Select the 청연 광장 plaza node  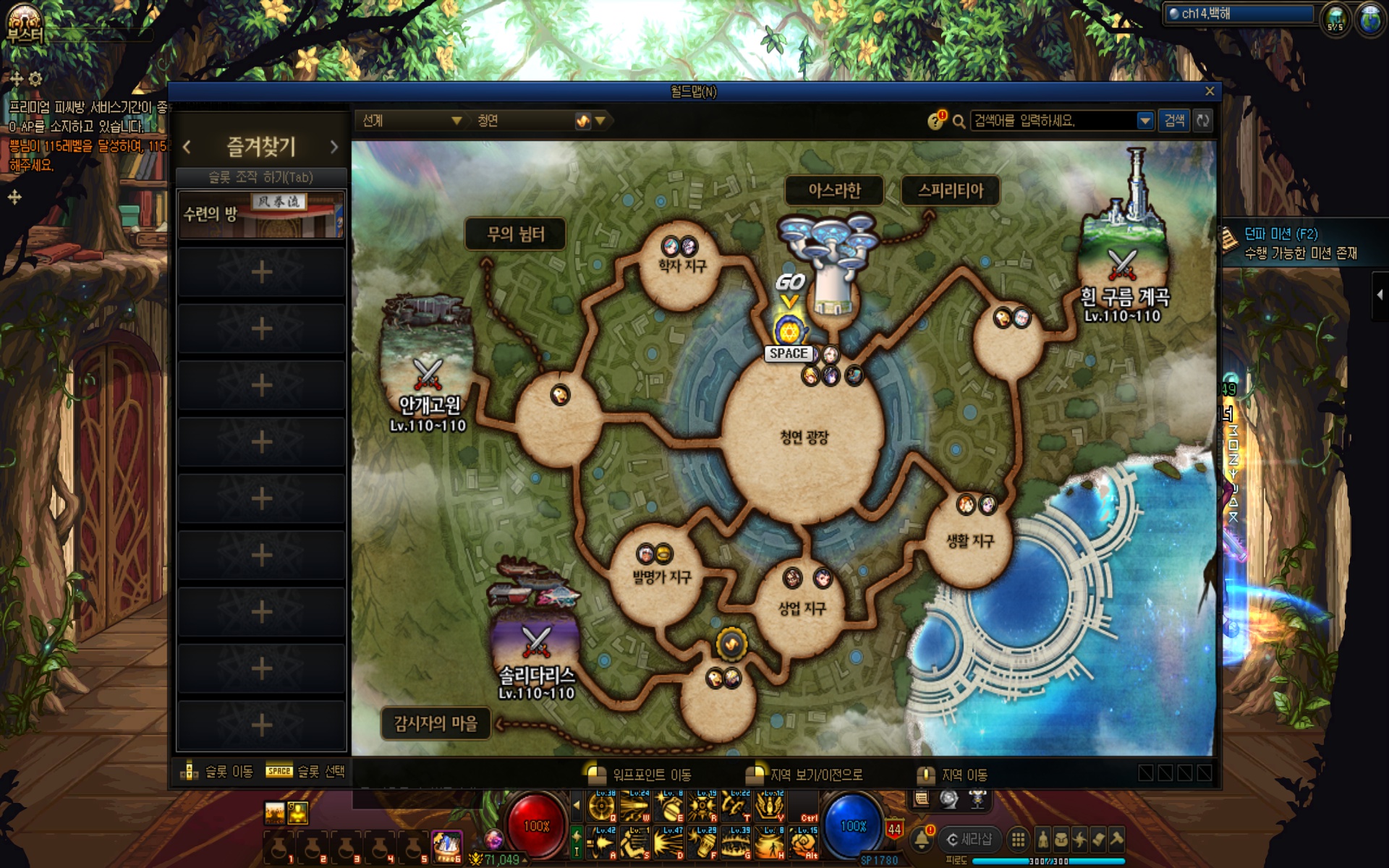(804, 437)
